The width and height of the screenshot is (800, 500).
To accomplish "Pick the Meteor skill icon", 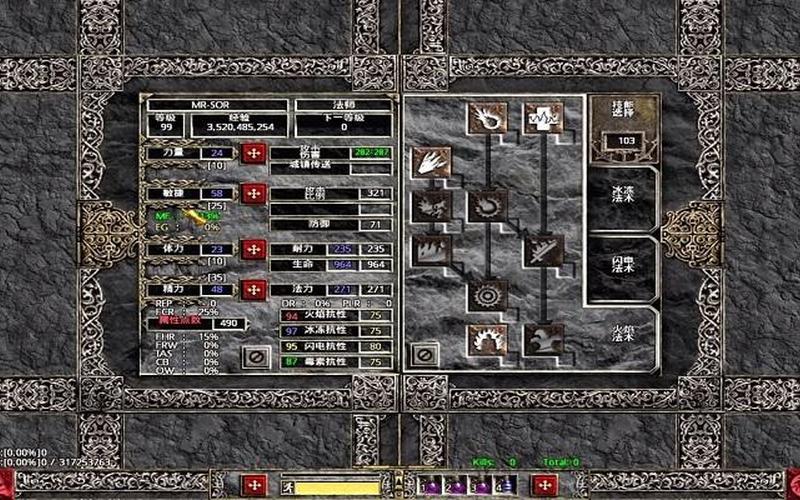I will [488, 295].
